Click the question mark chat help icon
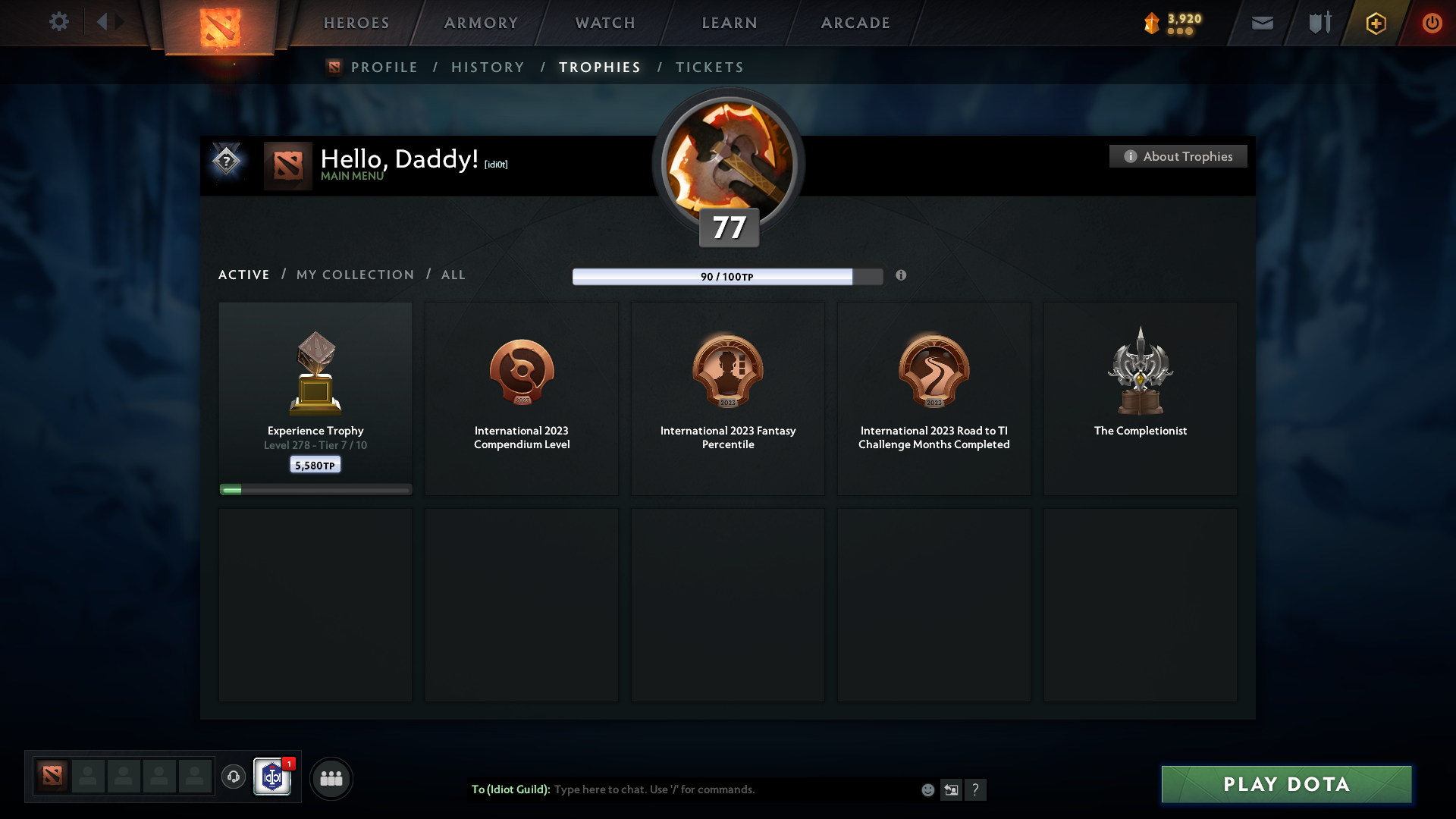The height and width of the screenshot is (819, 1456). tap(977, 789)
